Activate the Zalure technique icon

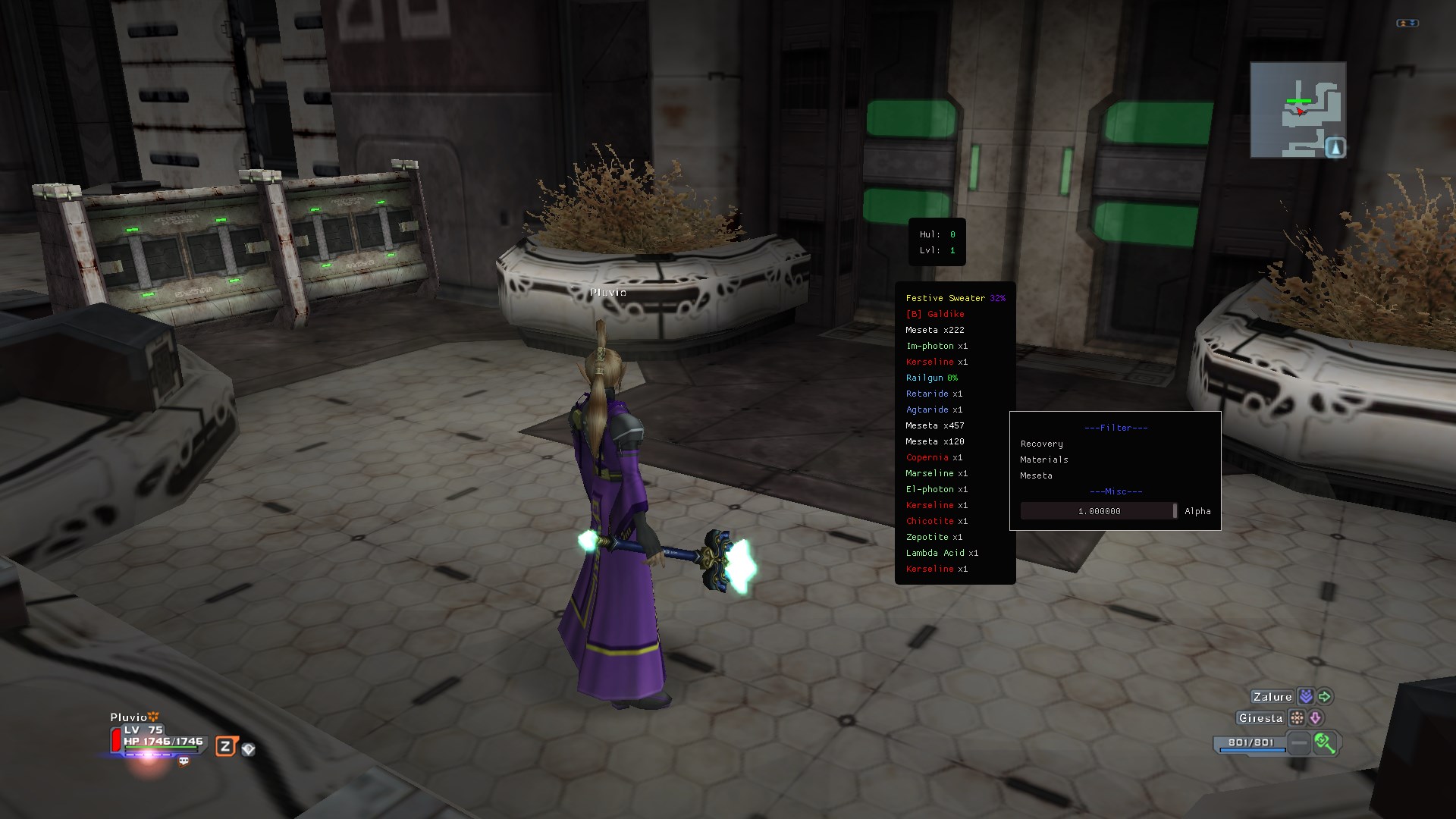click(x=1306, y=696)
